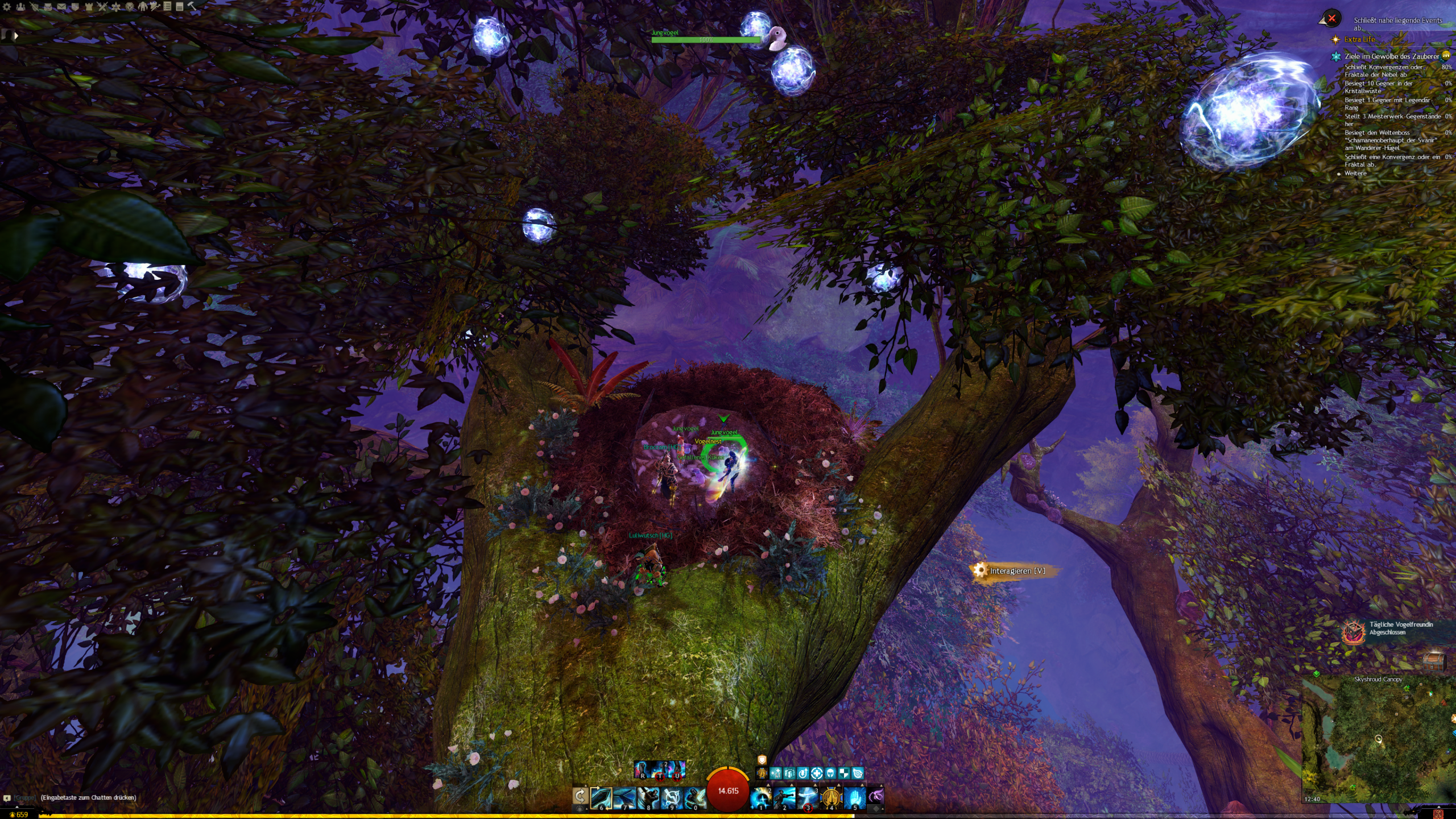Open the lion head trading post icon

(130, 7)
